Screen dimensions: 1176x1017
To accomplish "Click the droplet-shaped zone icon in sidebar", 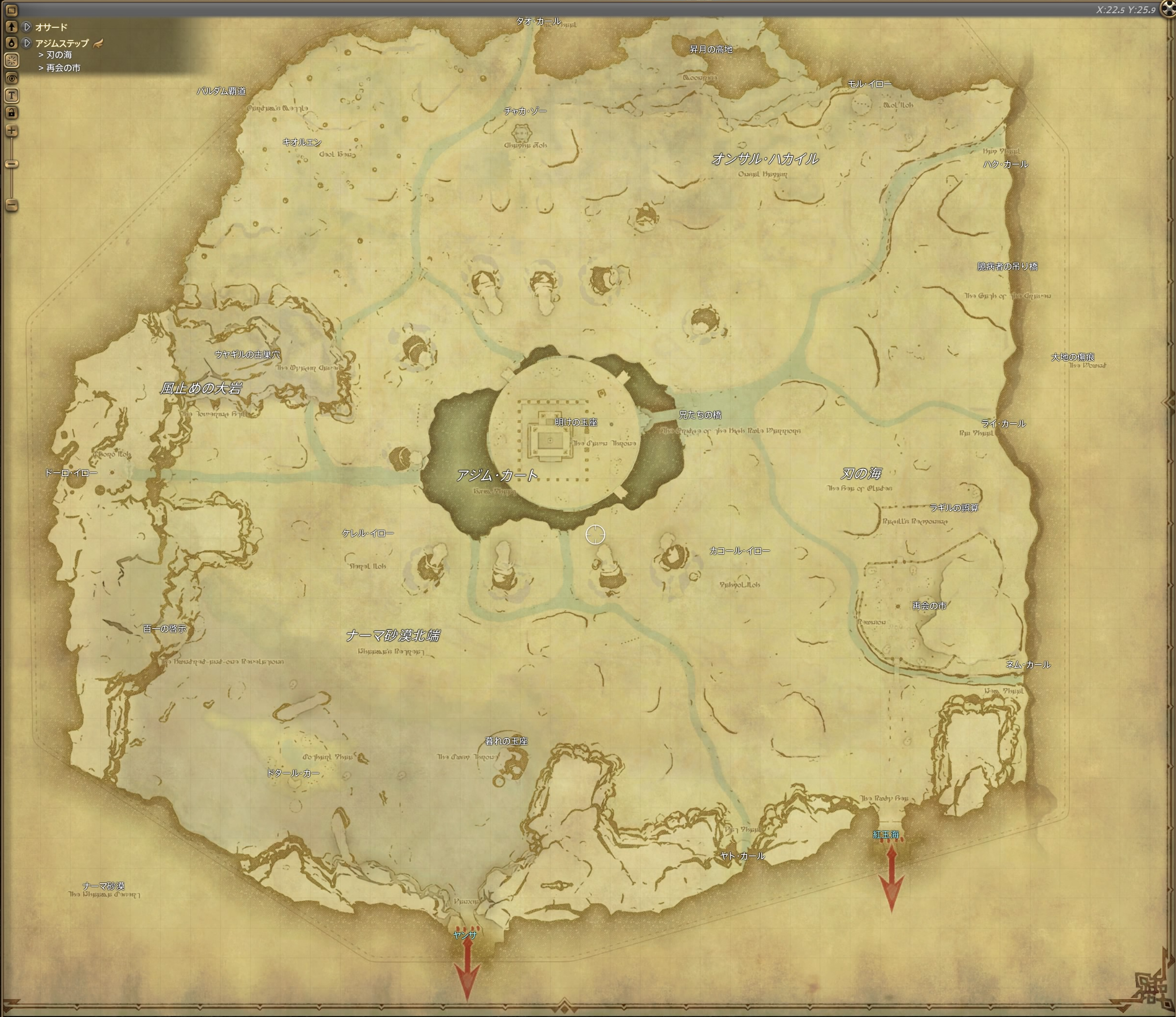I will [12, 42].
